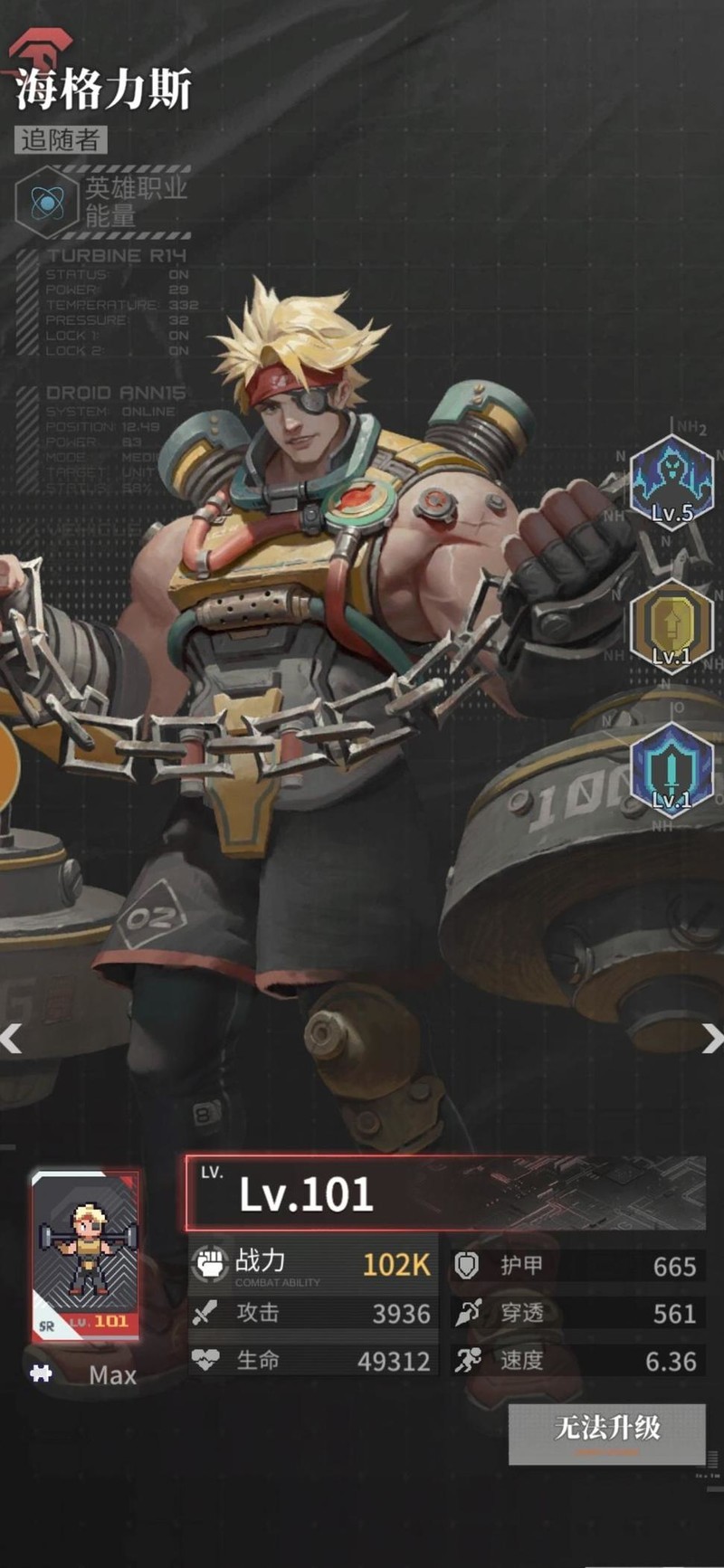Image resolution: width=724 pixels, height=1568 pixels.
Task: Tap the 追随者 follower tag
Action: click(x=61, y=140)
